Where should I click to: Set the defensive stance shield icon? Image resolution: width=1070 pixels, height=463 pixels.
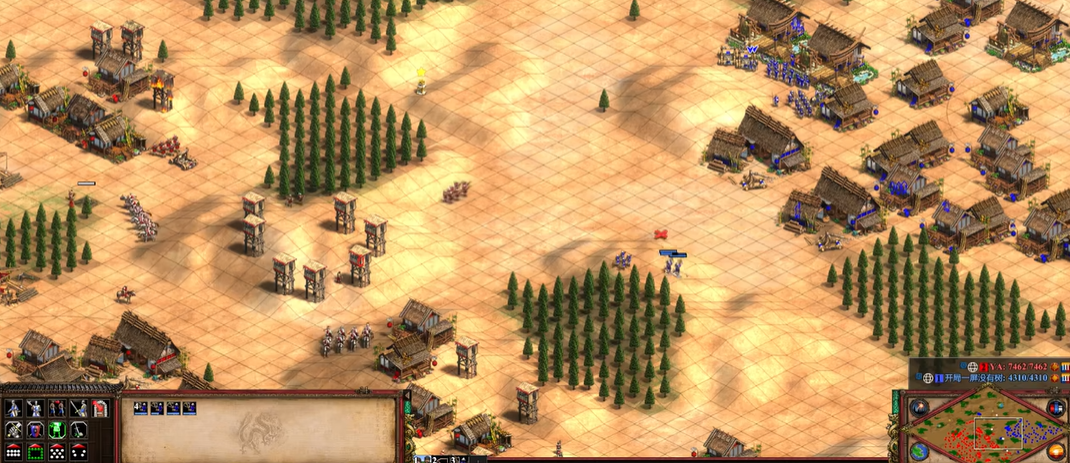(x=36, y=429)
